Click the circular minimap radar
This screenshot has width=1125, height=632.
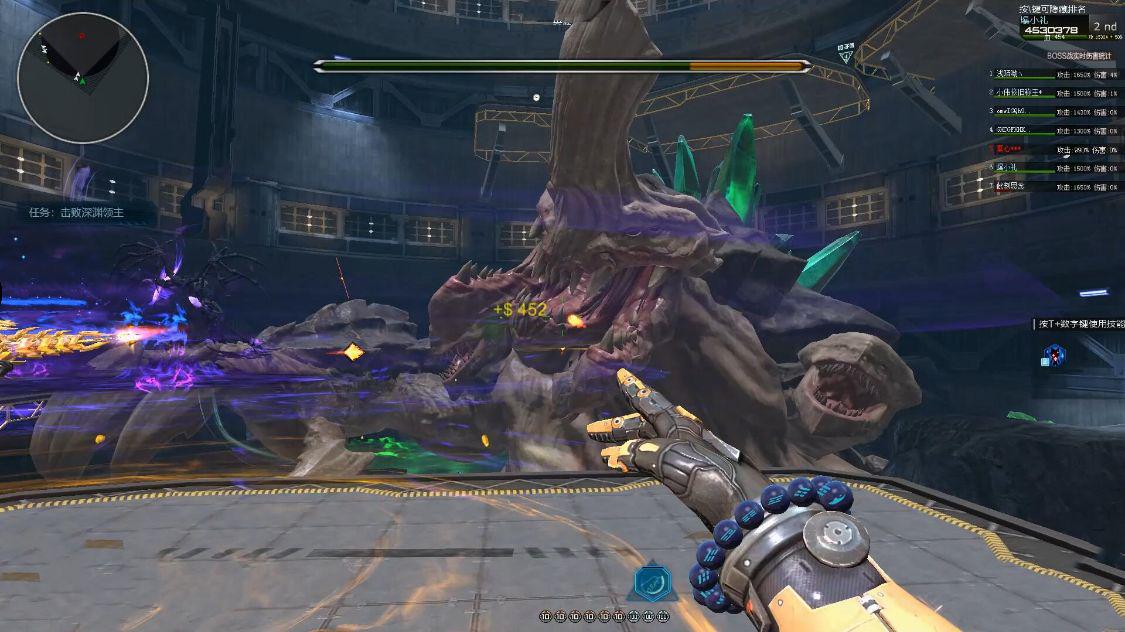(83, 77)
